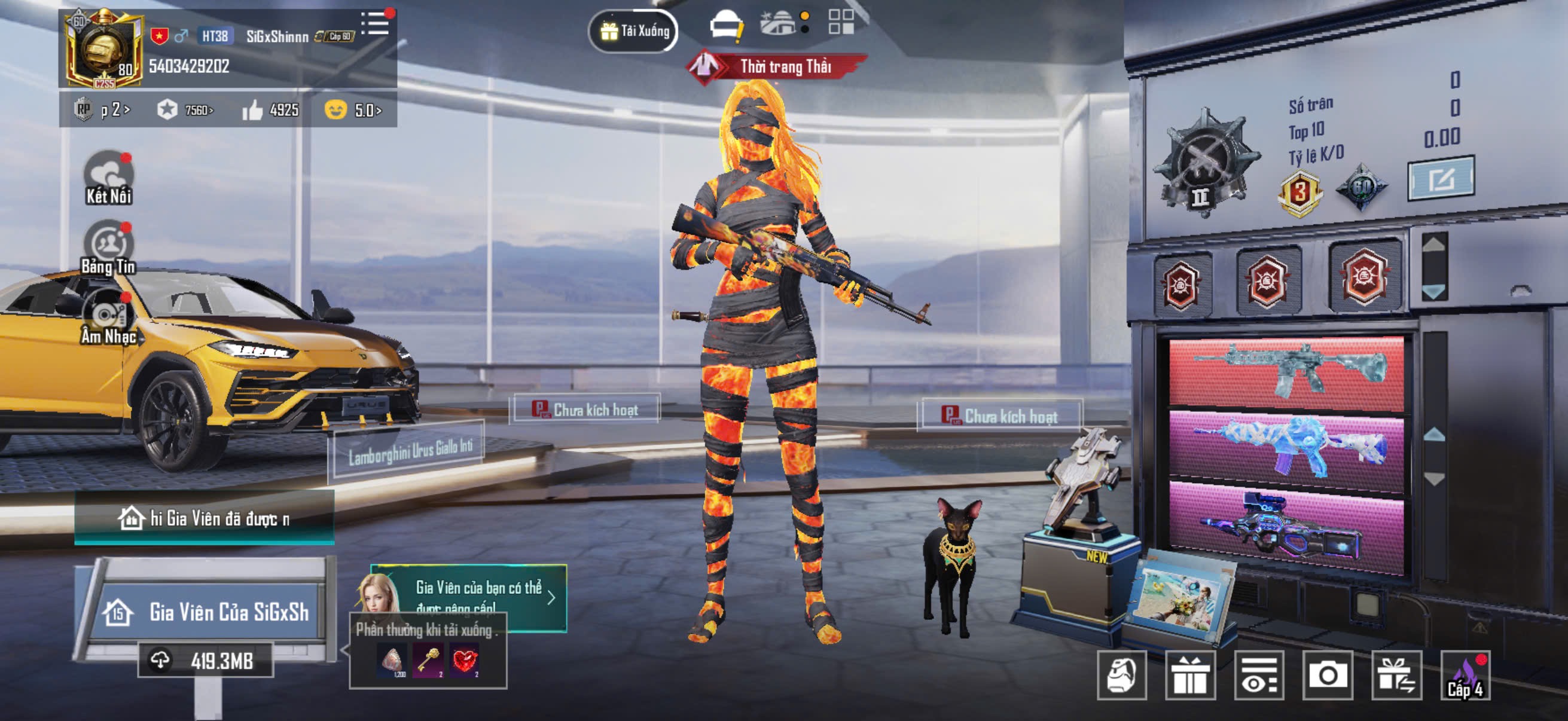Open the gift box icon
Image resolution: width=1568 pixels, height=721 pixels.
(x=1189, y=675)
